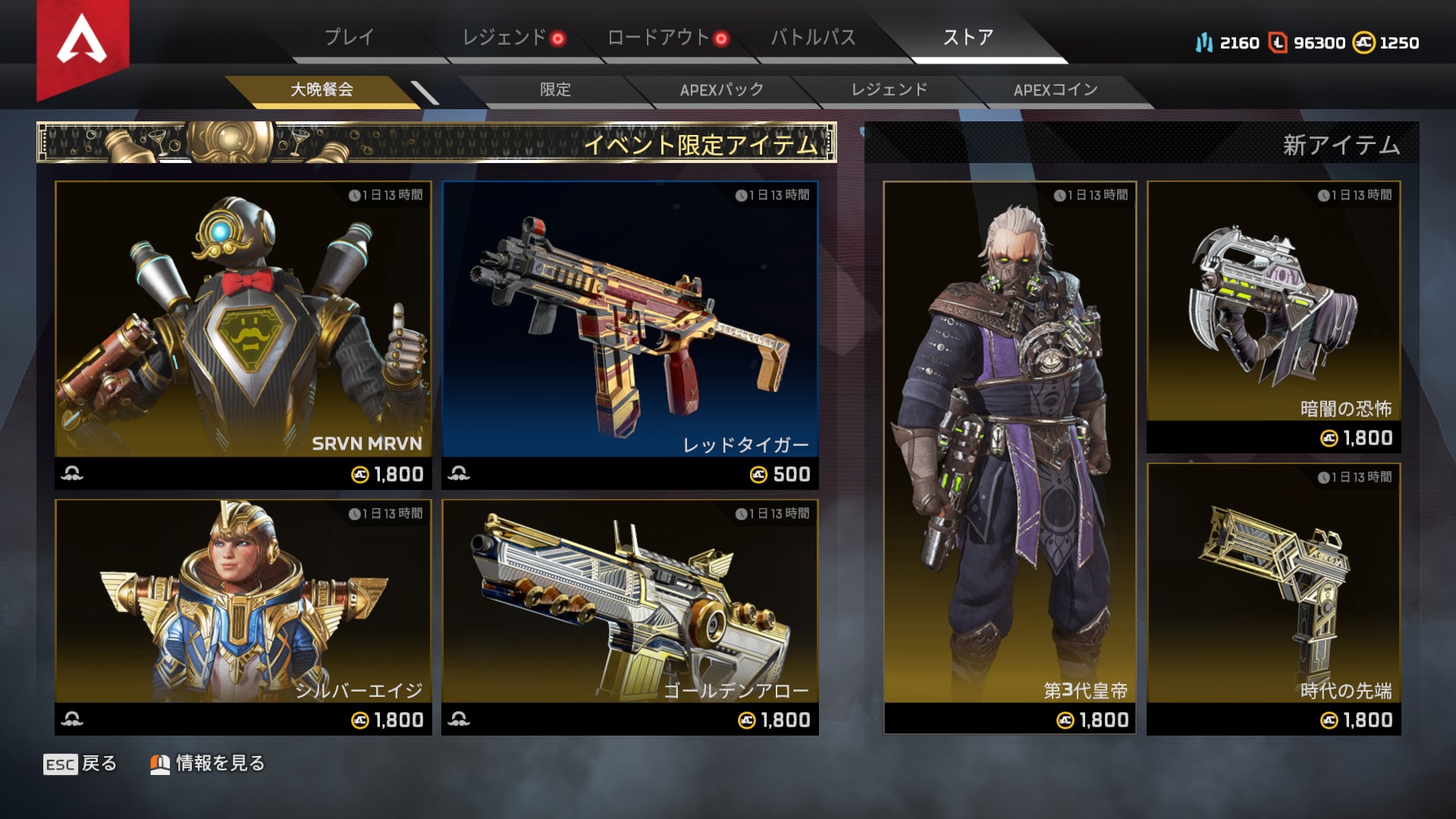The width and height of the screenshot is (1456, 819).
Task: Click 情報を見る to view info
Action: 208,764
